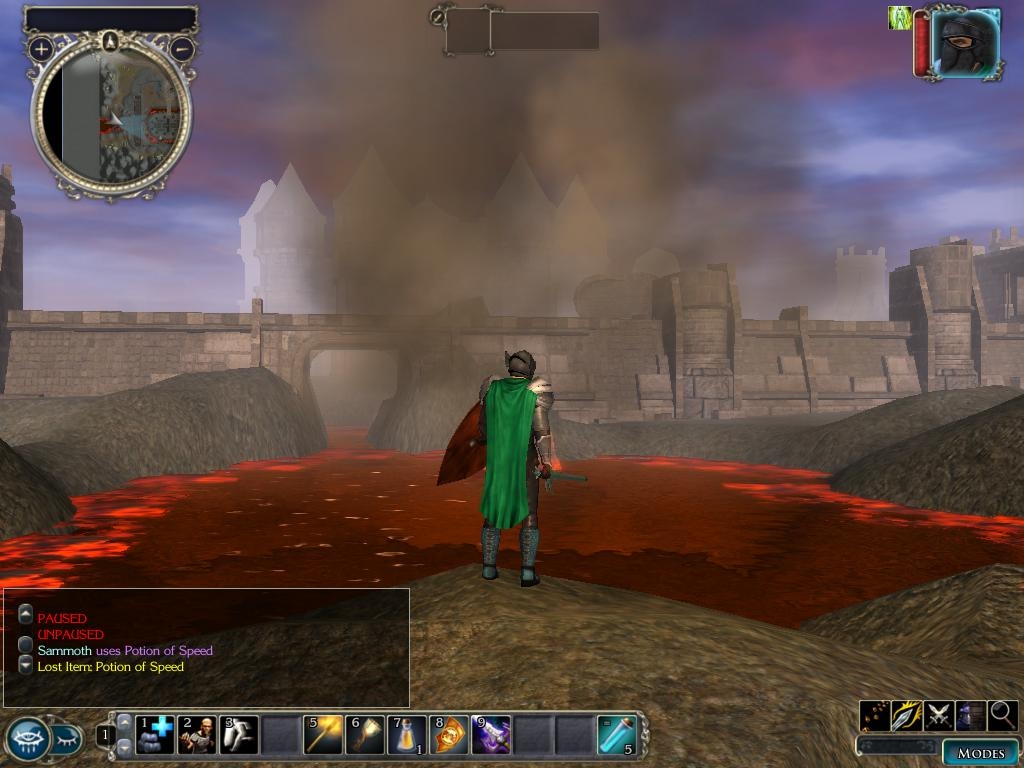Activate hotbar slot 2 with the warrior figure
This screenshot has height=768, width=1024.
tap(197, 735)
